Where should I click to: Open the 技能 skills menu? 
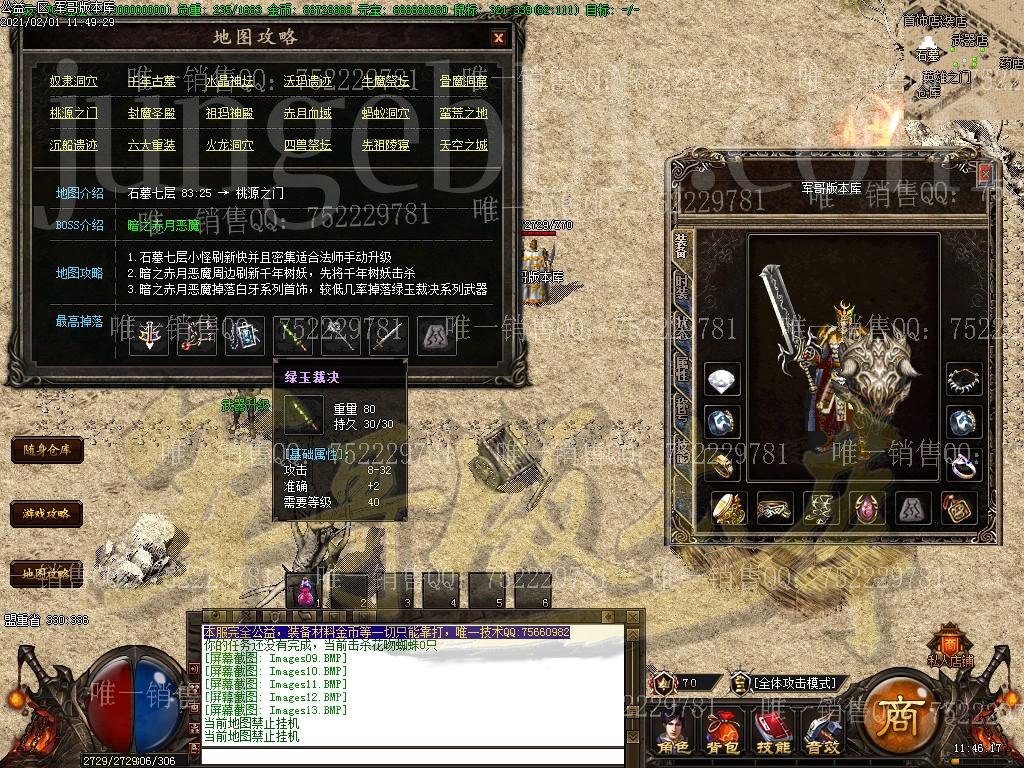[773, 733]
